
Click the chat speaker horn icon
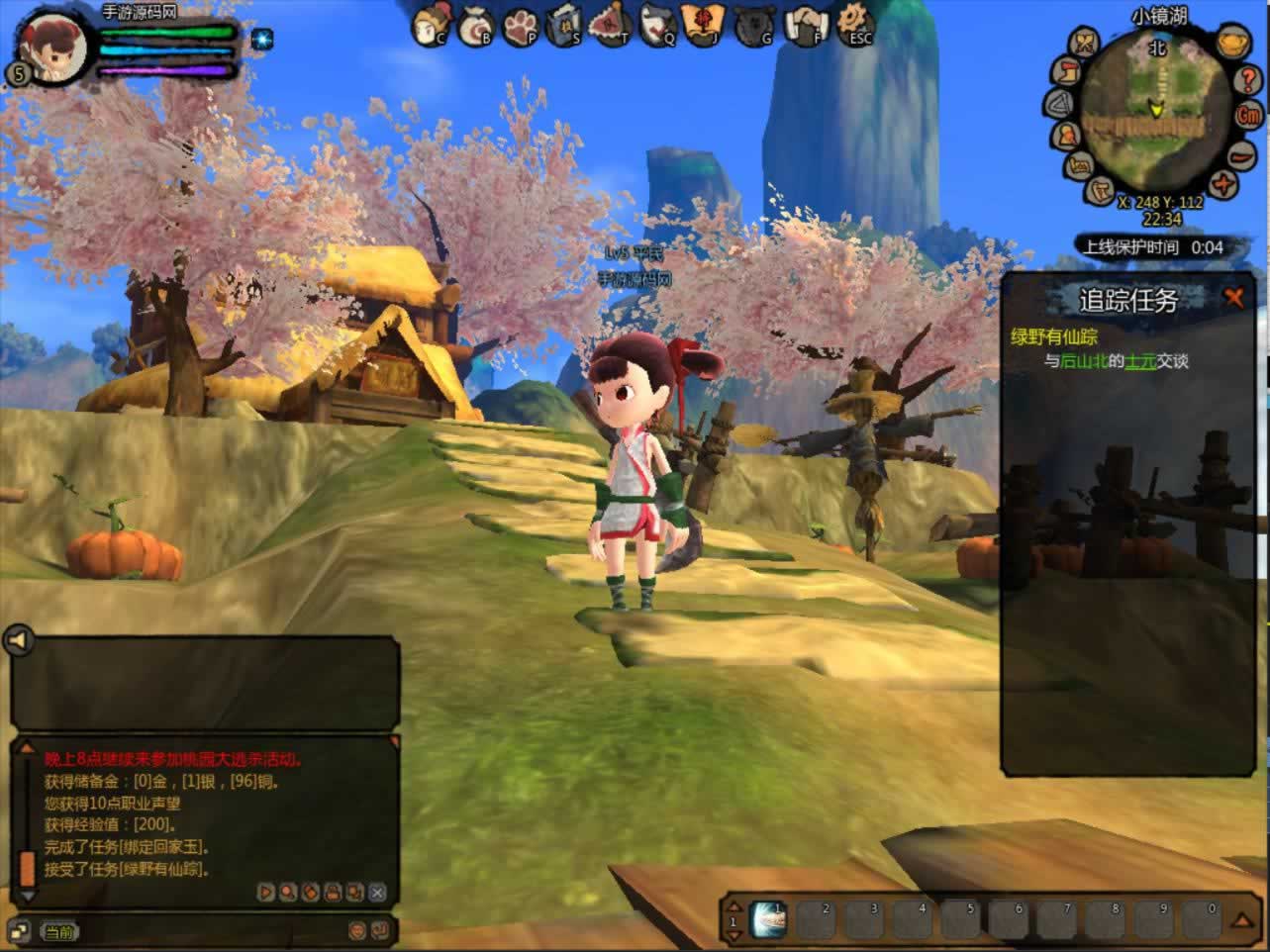pyautogui.click(x=19, y=640)
